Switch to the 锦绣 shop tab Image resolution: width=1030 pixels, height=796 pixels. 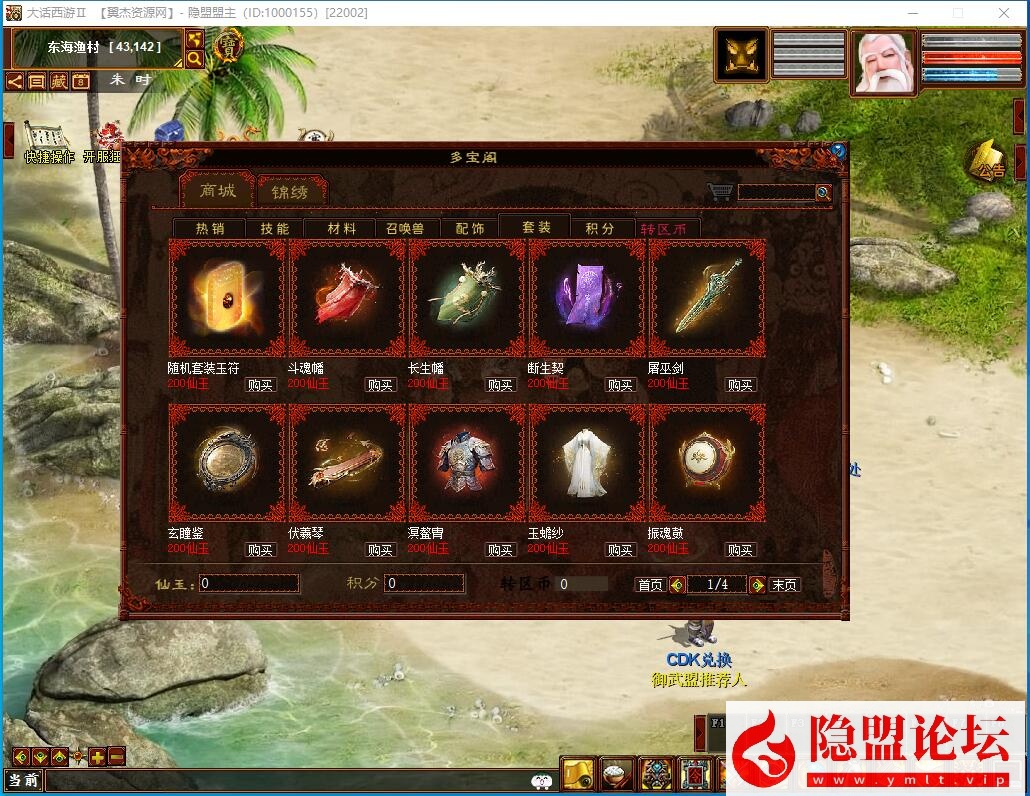pos(290,191)
